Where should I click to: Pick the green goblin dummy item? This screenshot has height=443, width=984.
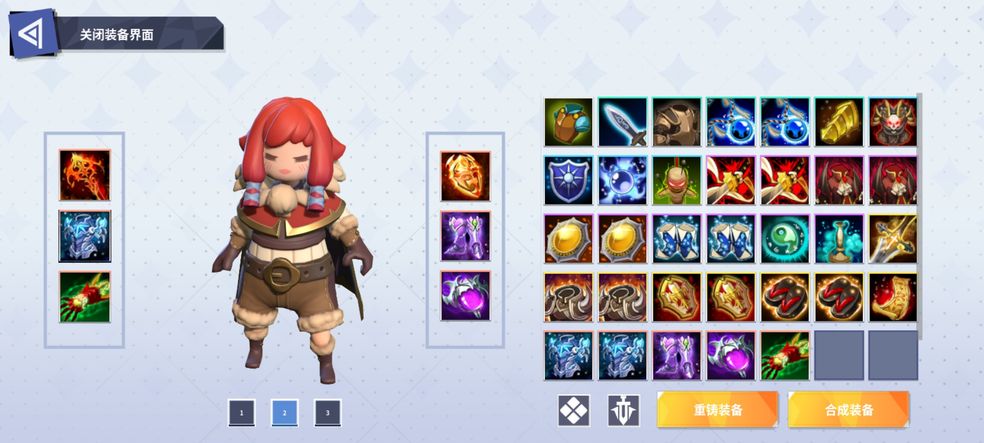[x=677, y=180]
